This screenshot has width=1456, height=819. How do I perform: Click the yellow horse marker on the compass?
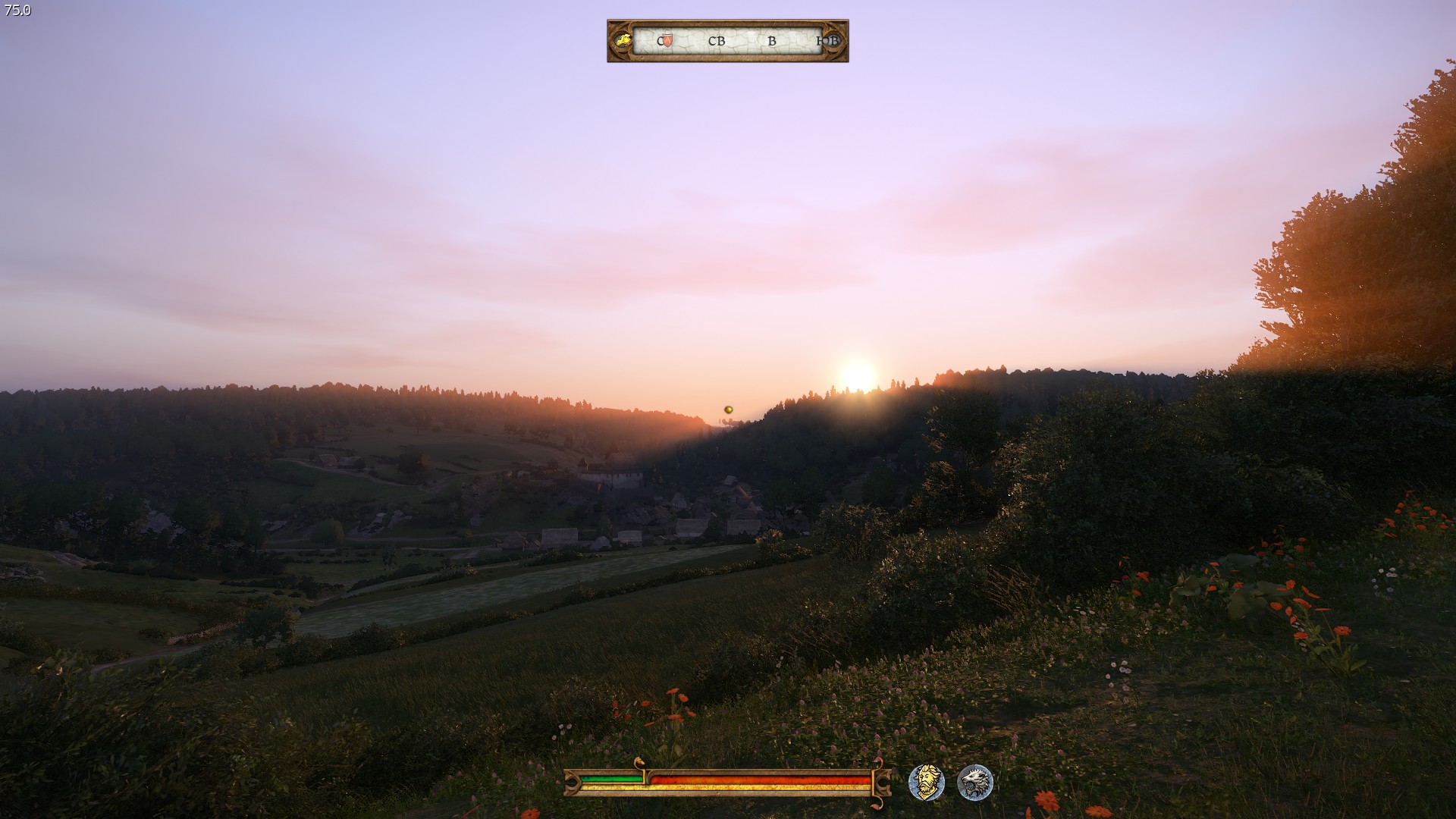[x=623, y=40]
